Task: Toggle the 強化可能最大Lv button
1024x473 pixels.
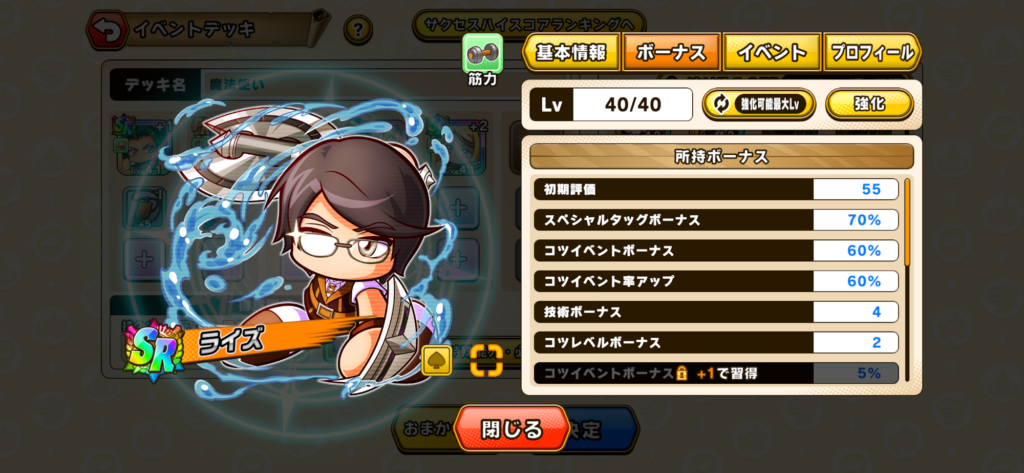Action: coord(759,104)
